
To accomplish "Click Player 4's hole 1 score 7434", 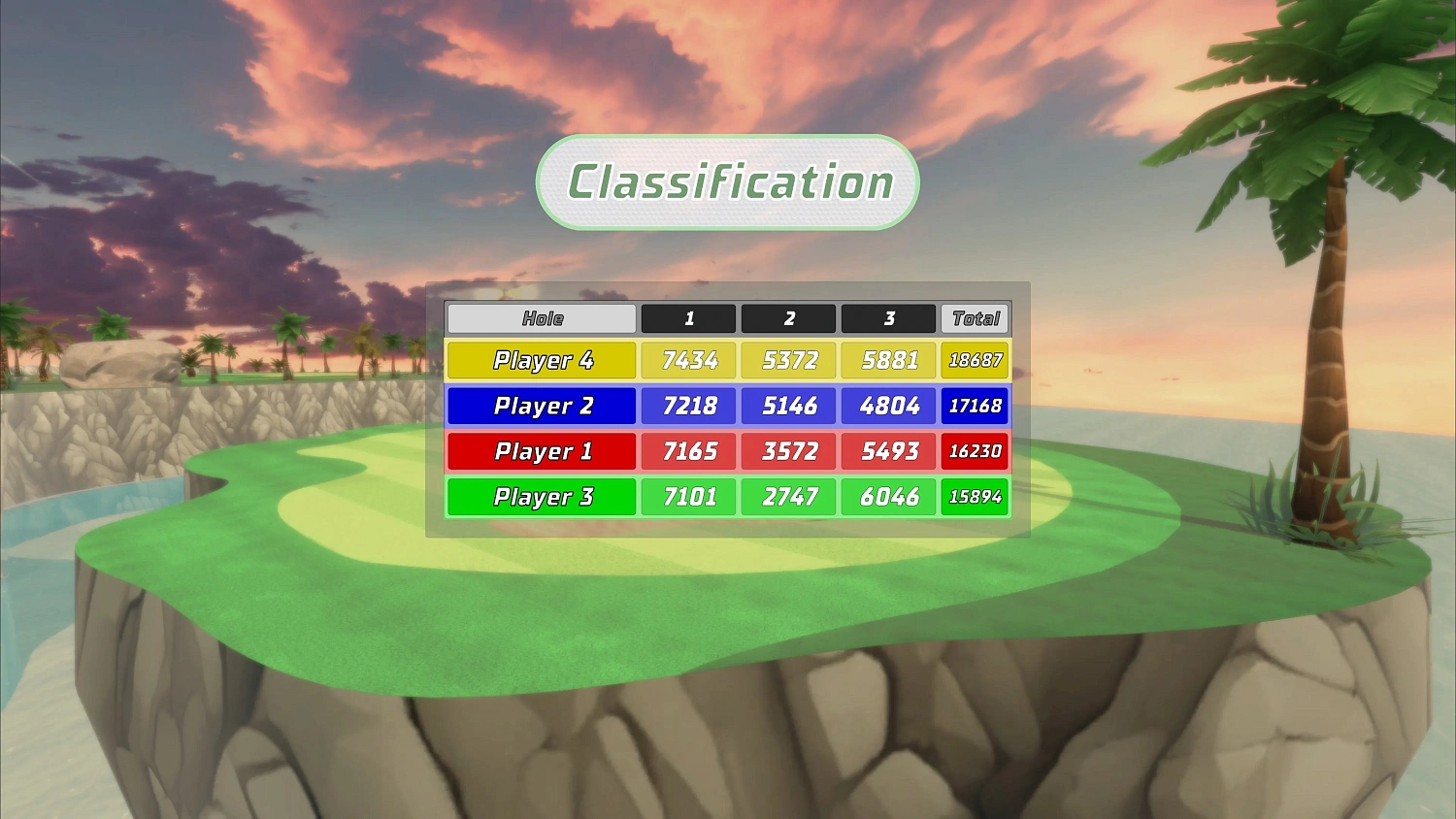I will pos(688,360).
